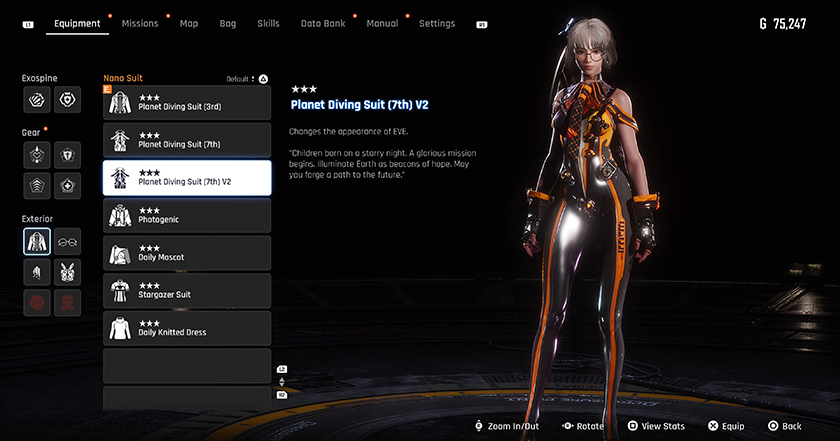Image resolution: width=840 pixels, height=441 pixels.
Task: Open the Default sort dropdown
Action: pyautogui.click(x=247, y=78)
